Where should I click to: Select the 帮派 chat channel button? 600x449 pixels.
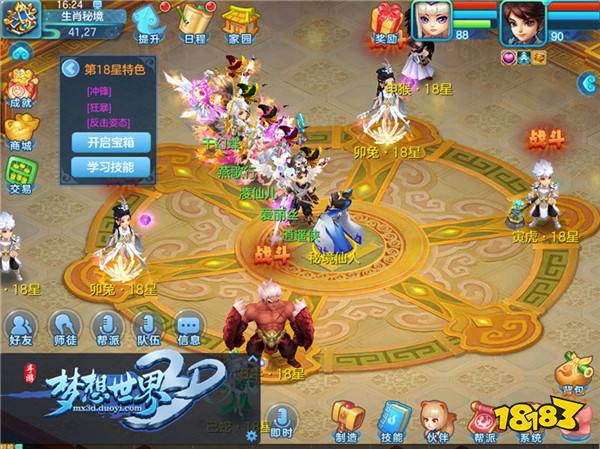click(x=105, y=328)
